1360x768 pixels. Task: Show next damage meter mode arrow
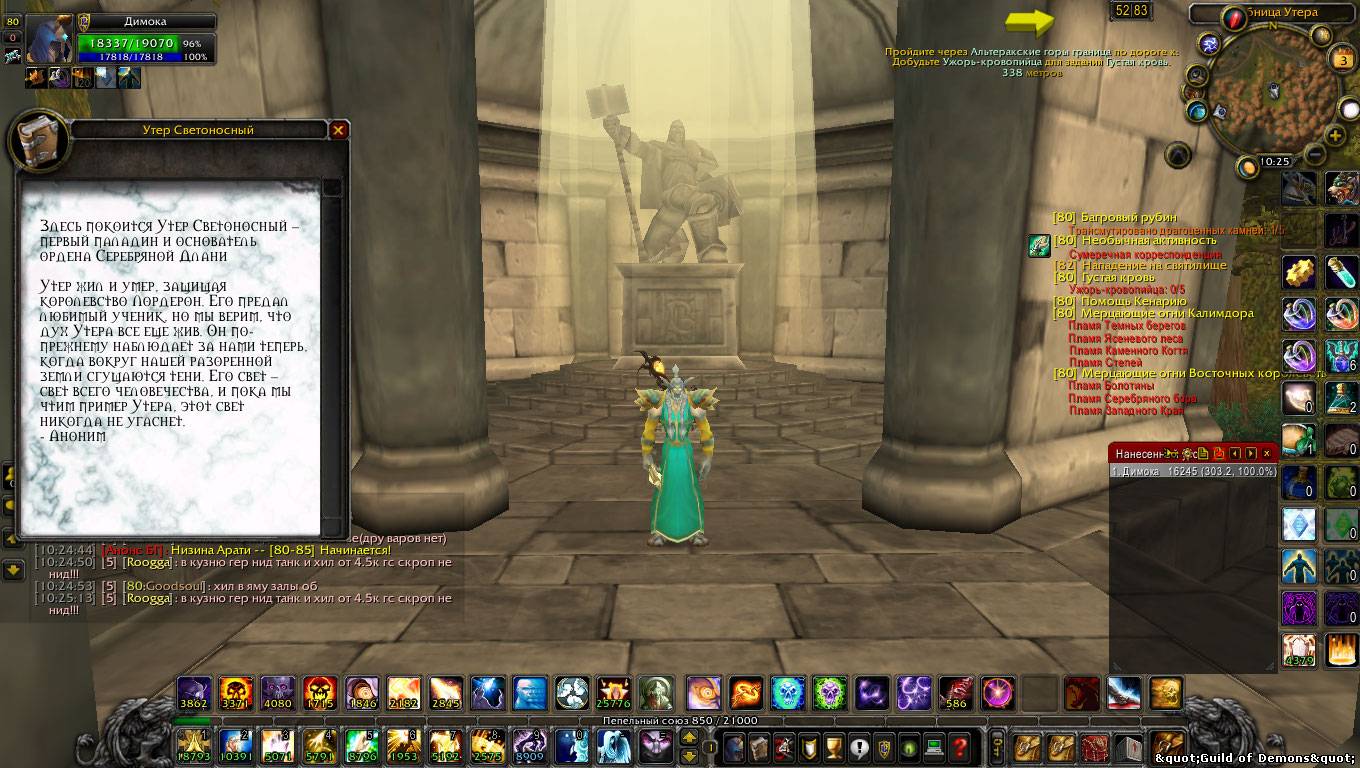[1250, 453]
